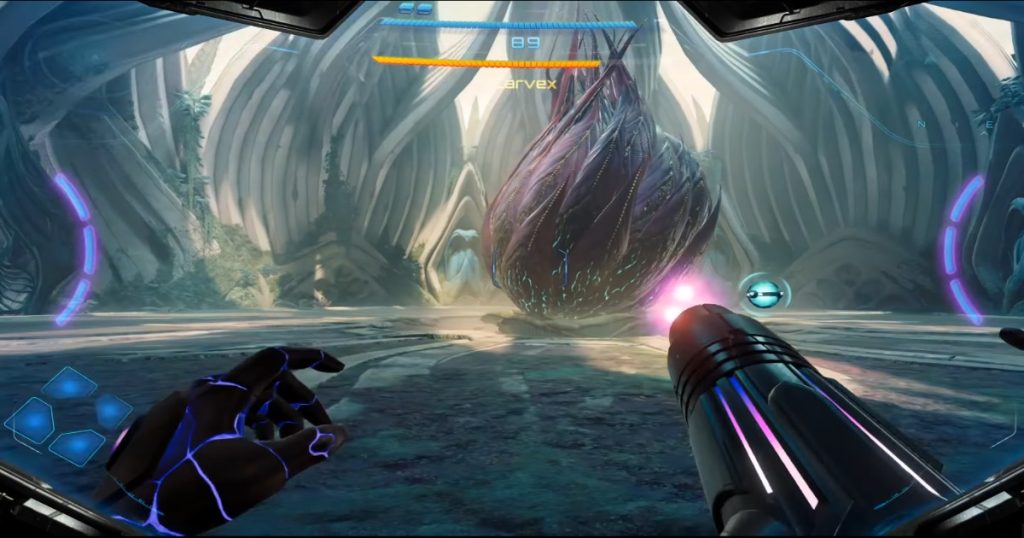Select the cyan orb HUD icon
This screenshot has height=538, width=1024.
pos(765,293)
